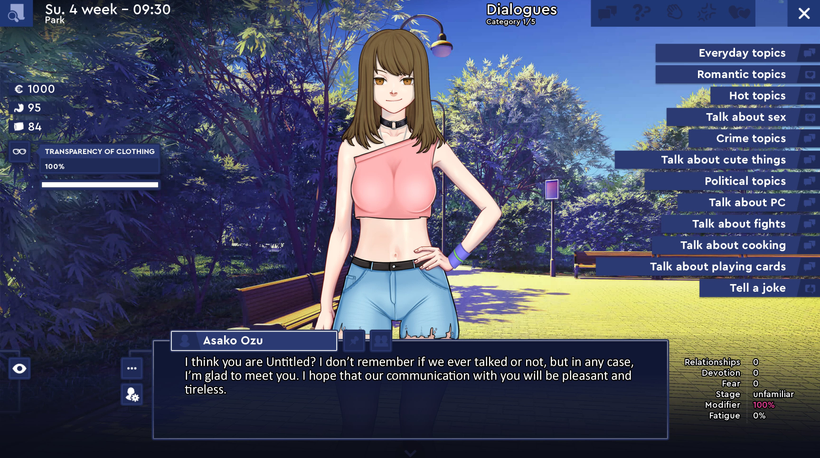
Task: Choose Talk about PC
Action: point(747,202)
